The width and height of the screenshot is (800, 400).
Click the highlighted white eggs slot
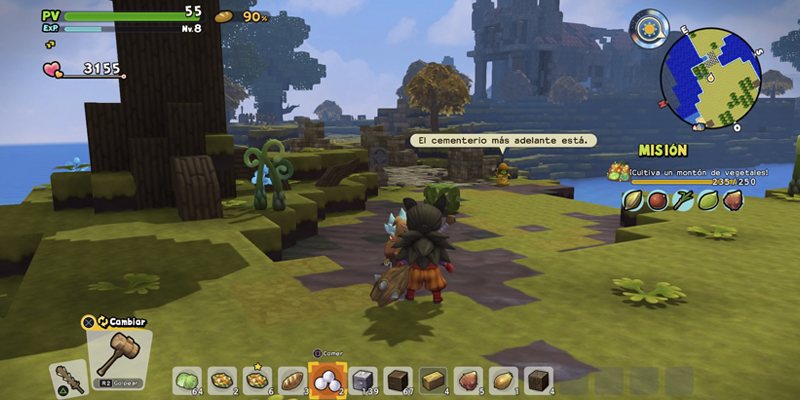coord(329,378)
